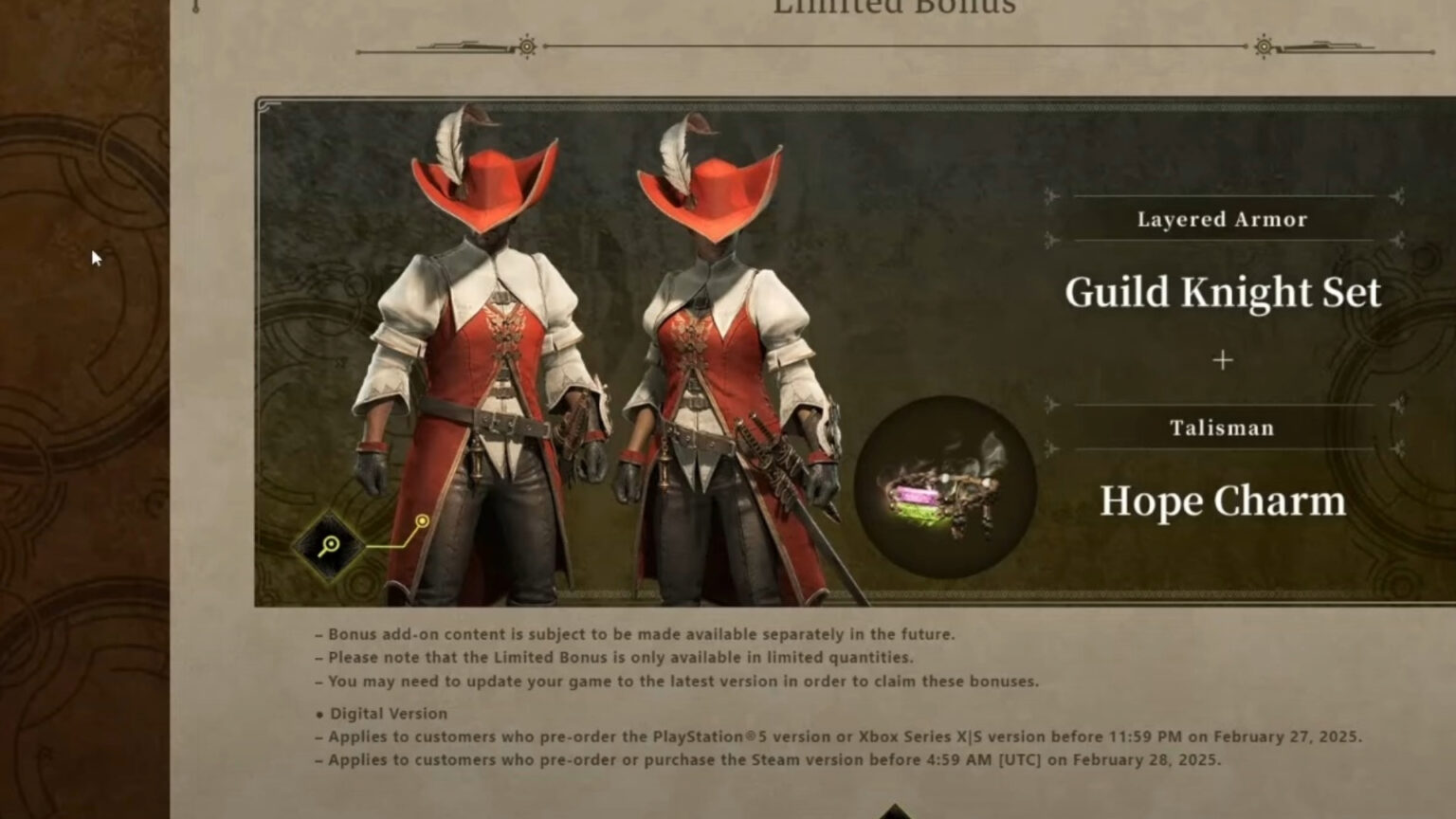
Task: Click the dark diamond arrow at bottom center
Action: [897, 810]
